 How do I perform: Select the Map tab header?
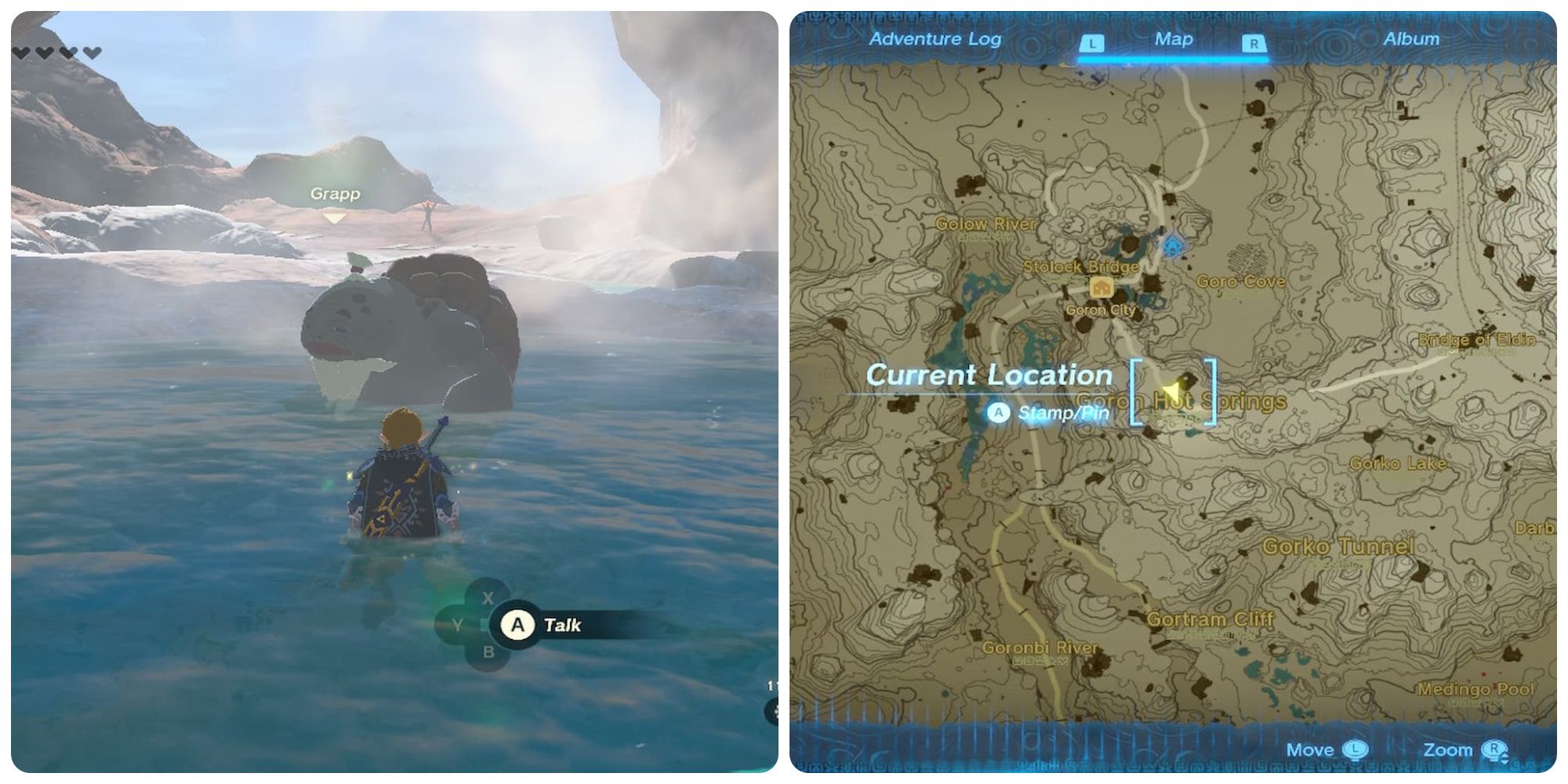click(1172, 38)
